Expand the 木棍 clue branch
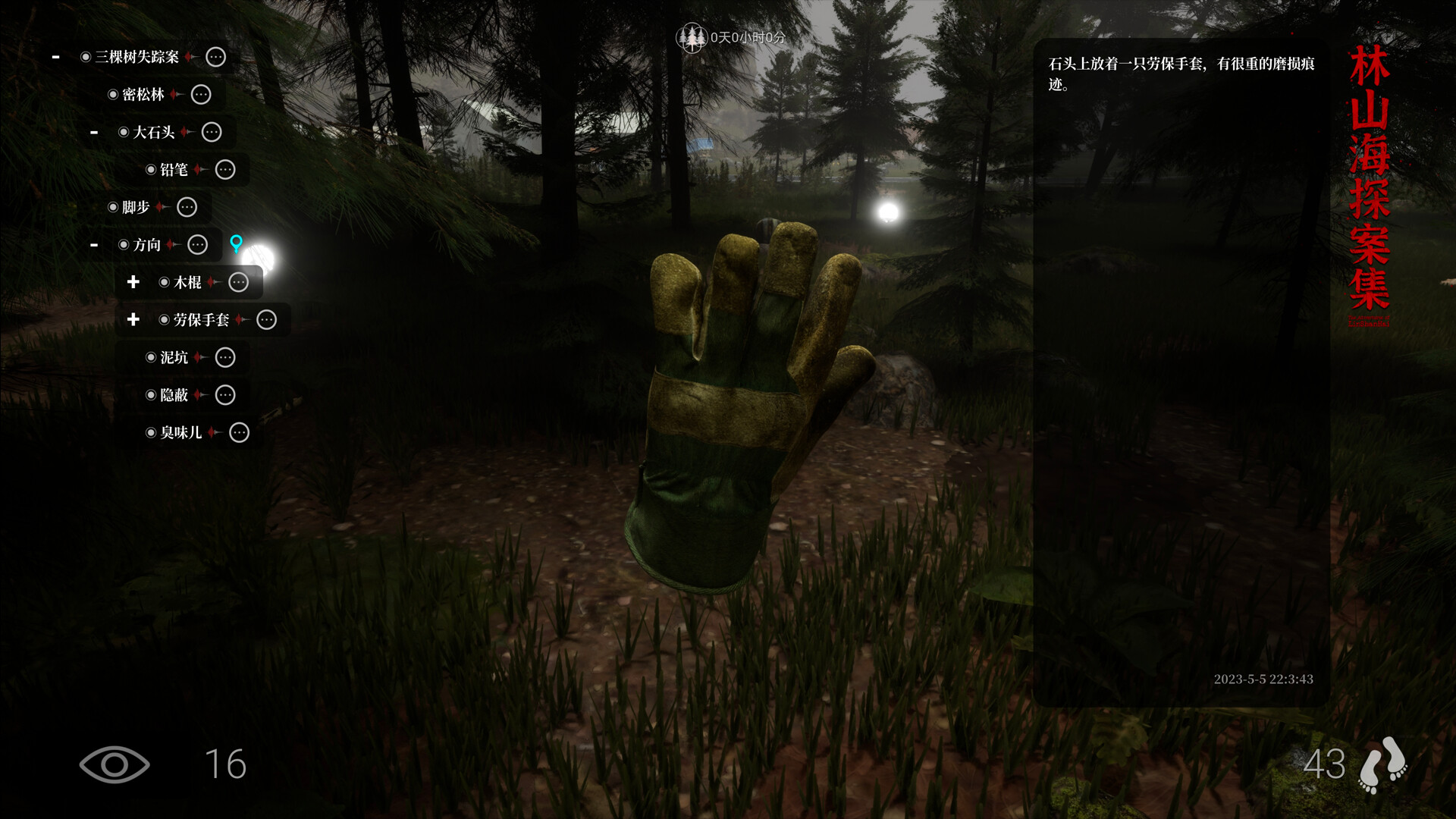Screen dimensions: 1456x819 [x=133, y=282]
